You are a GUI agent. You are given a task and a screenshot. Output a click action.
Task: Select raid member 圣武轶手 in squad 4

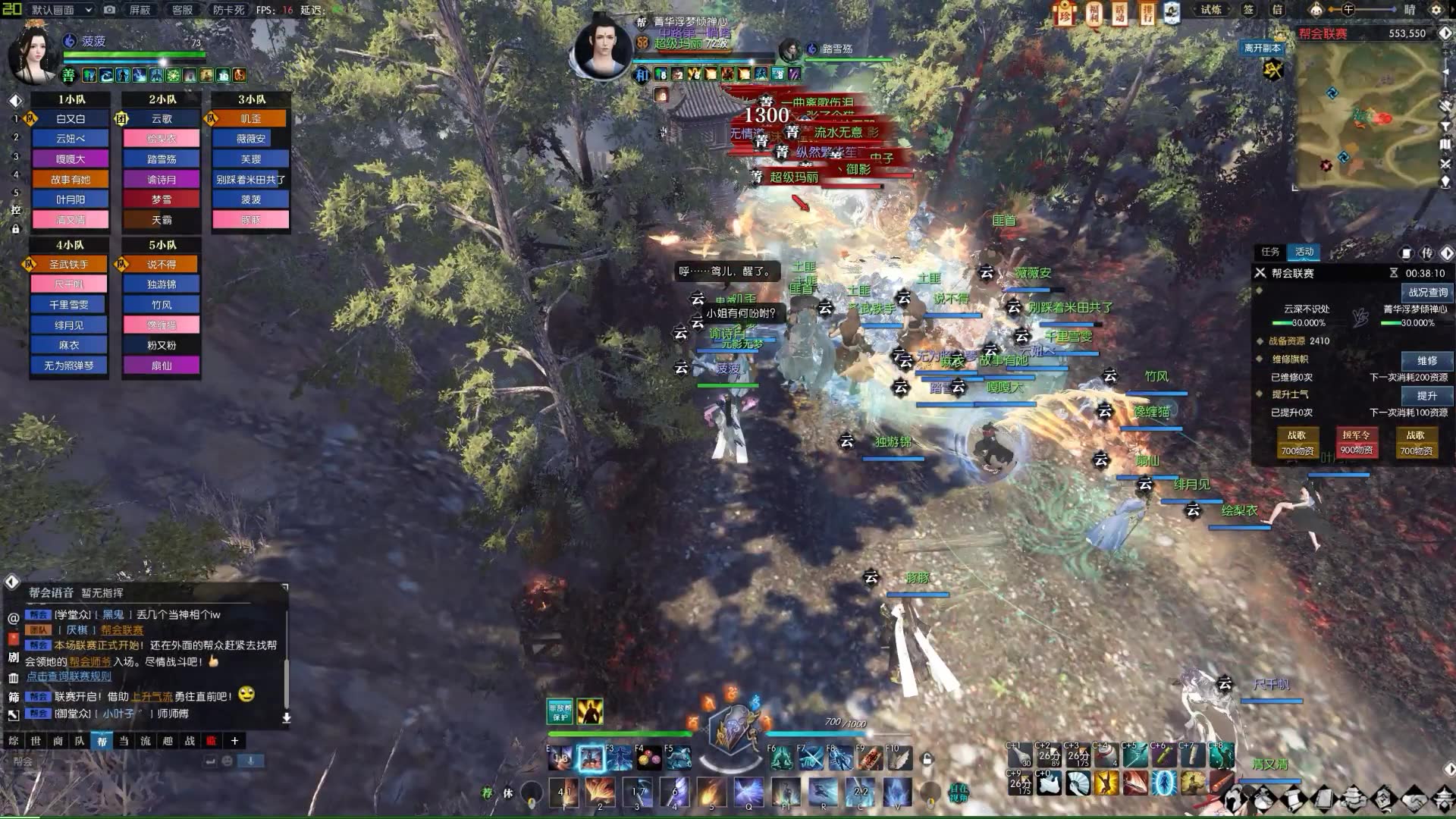[x=69, y=265]
